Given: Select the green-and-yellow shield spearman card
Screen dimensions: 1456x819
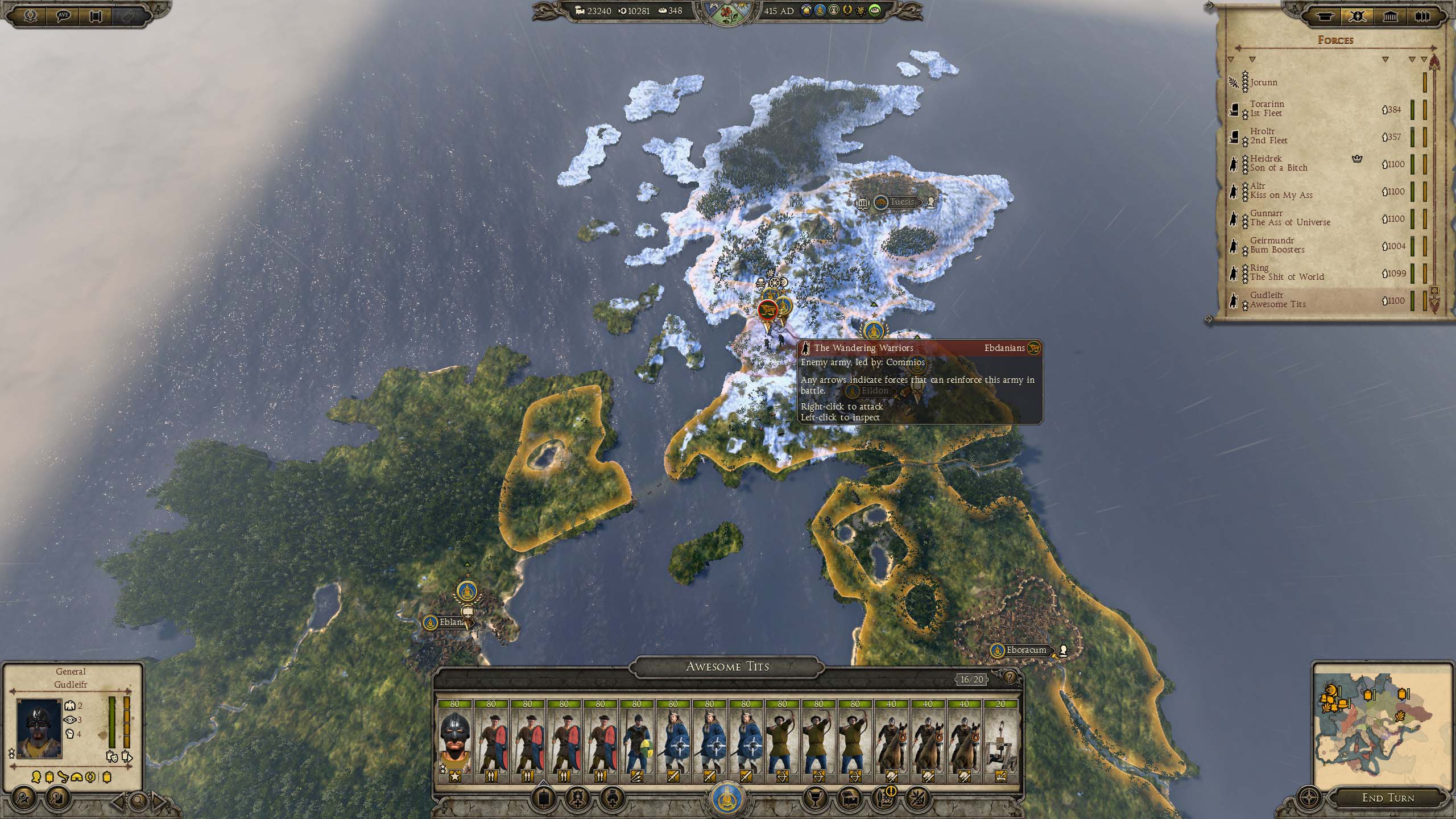Looking at the screenshot, I should (636, 741).
